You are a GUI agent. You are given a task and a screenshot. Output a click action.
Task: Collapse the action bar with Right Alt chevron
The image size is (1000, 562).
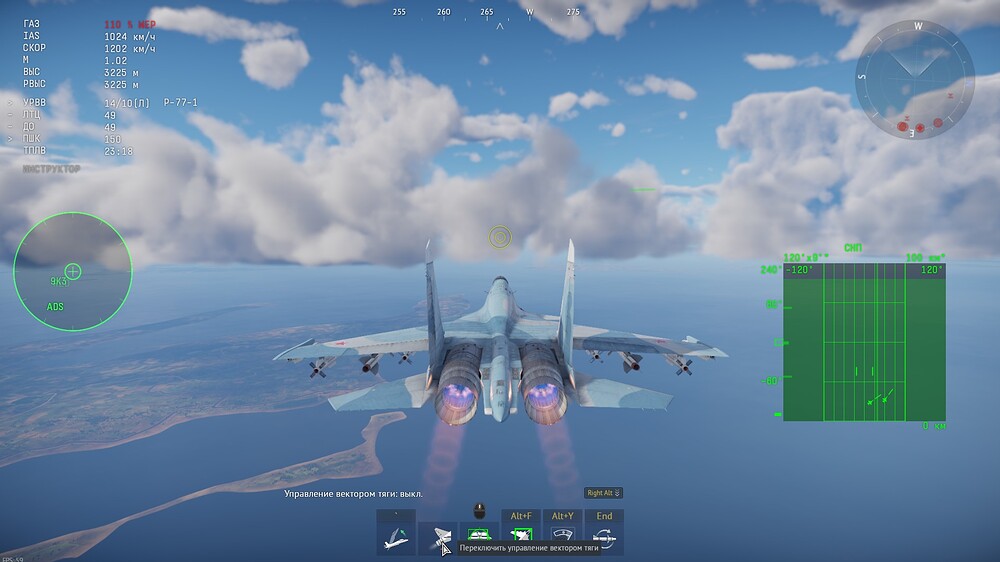click(x=604, y=493)
